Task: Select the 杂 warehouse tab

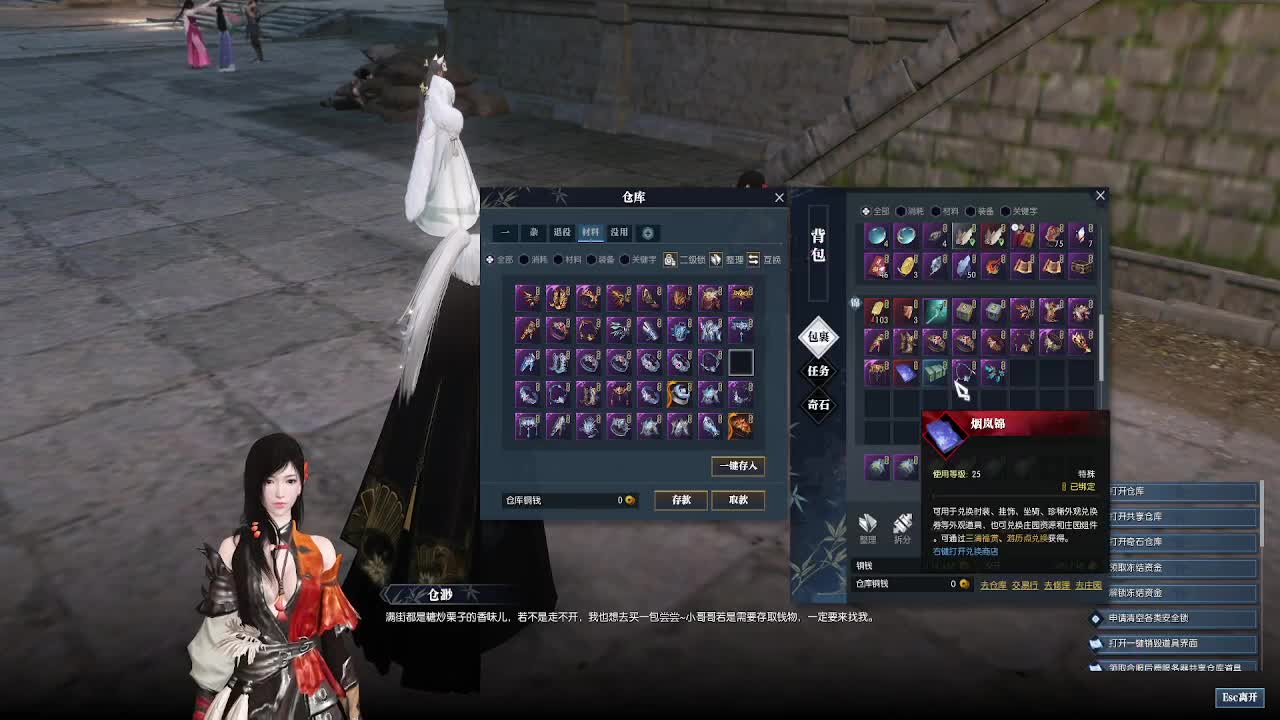Action: point(534,232)
